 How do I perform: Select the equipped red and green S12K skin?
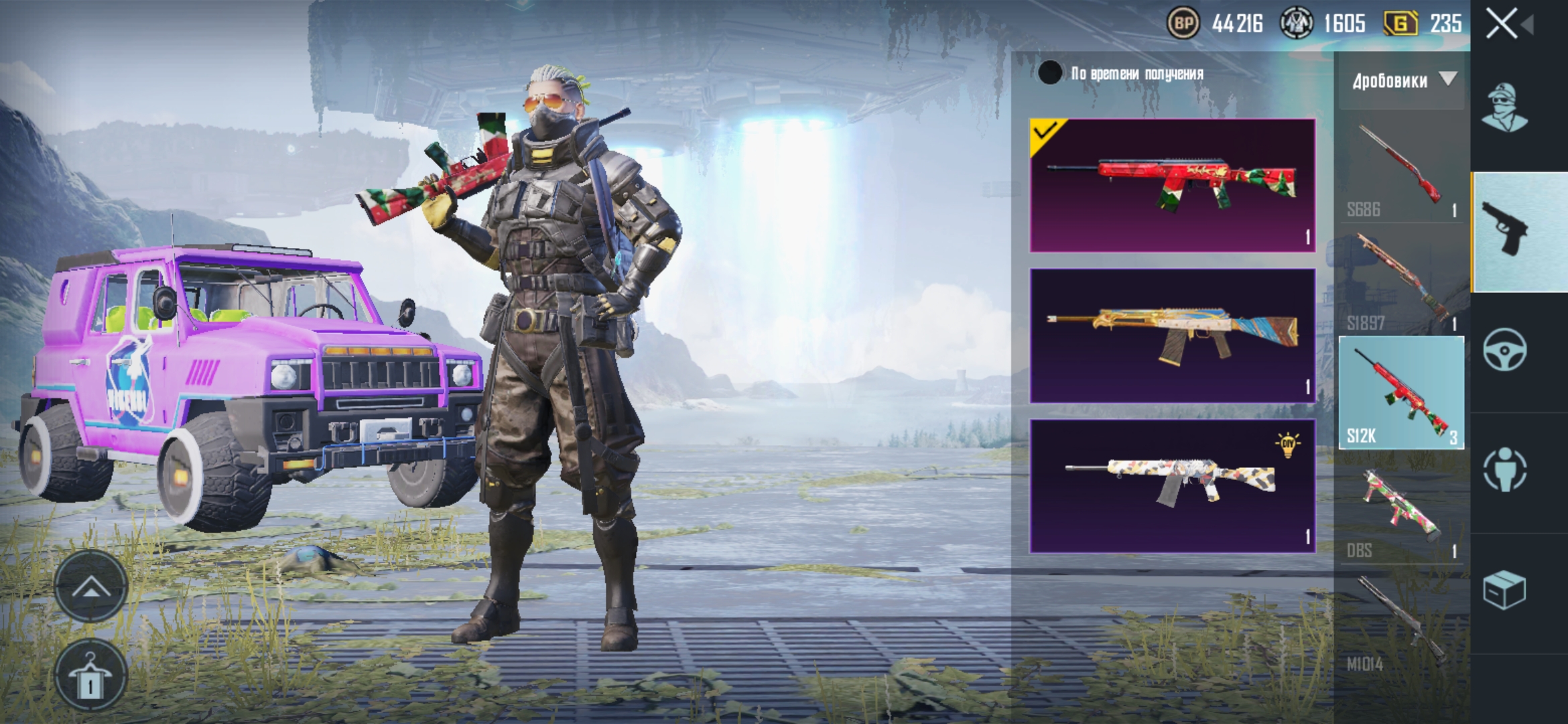pyautogui.click(x=1173, y=186)
